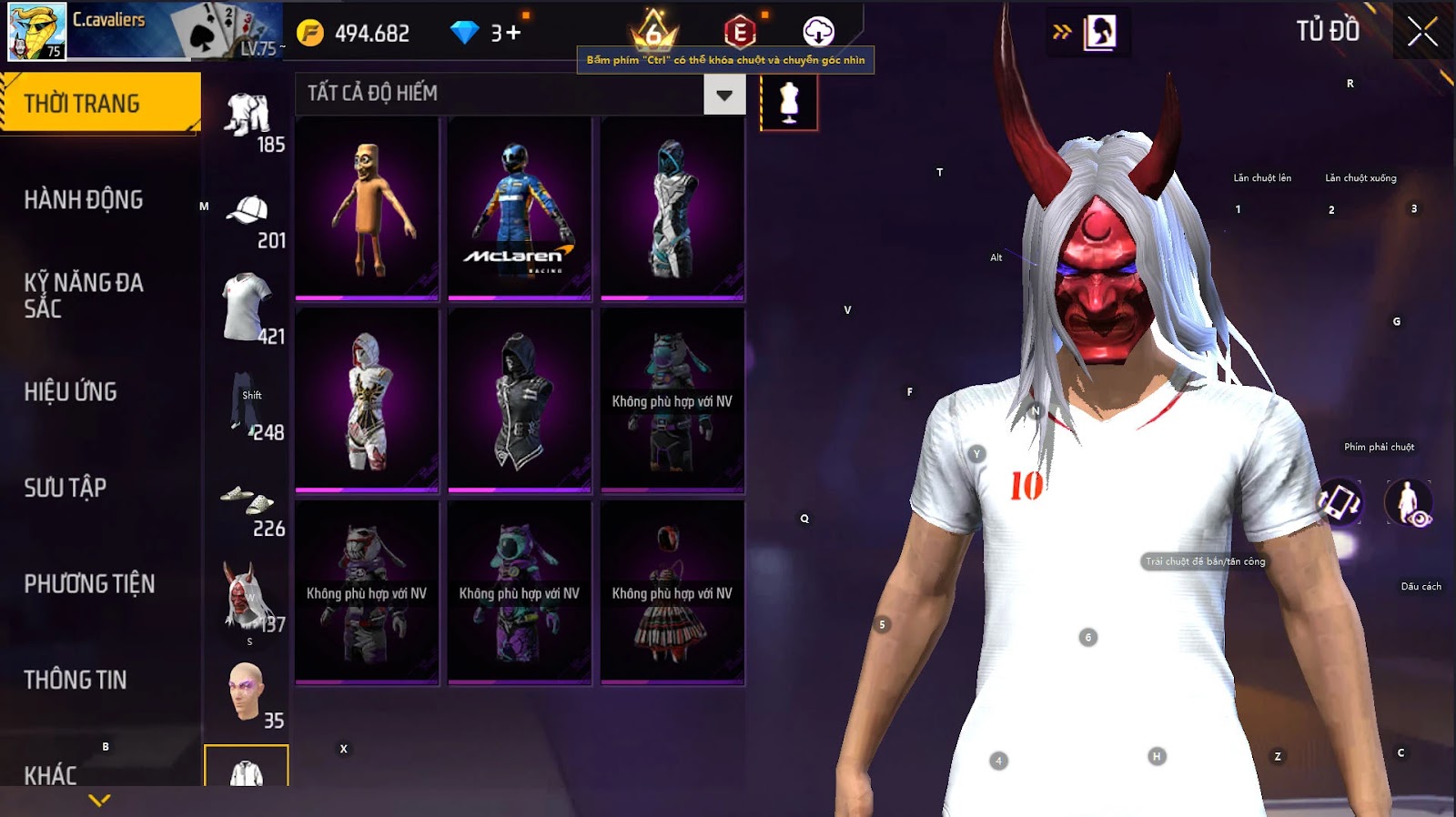Select the black hooded skull-mask outfit

520,400
